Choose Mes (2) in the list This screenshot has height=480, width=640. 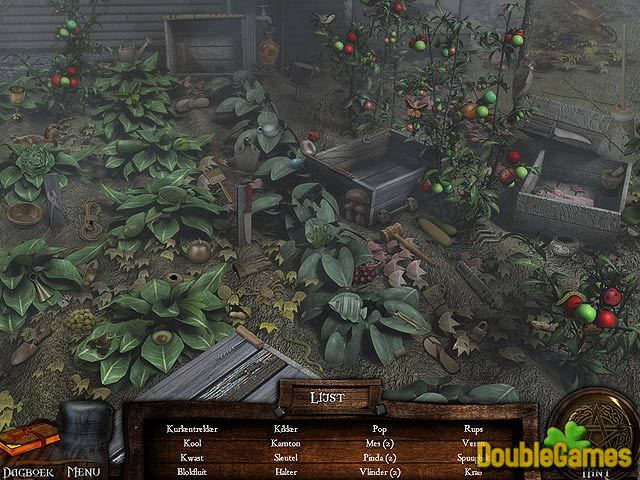click(379, 442)
